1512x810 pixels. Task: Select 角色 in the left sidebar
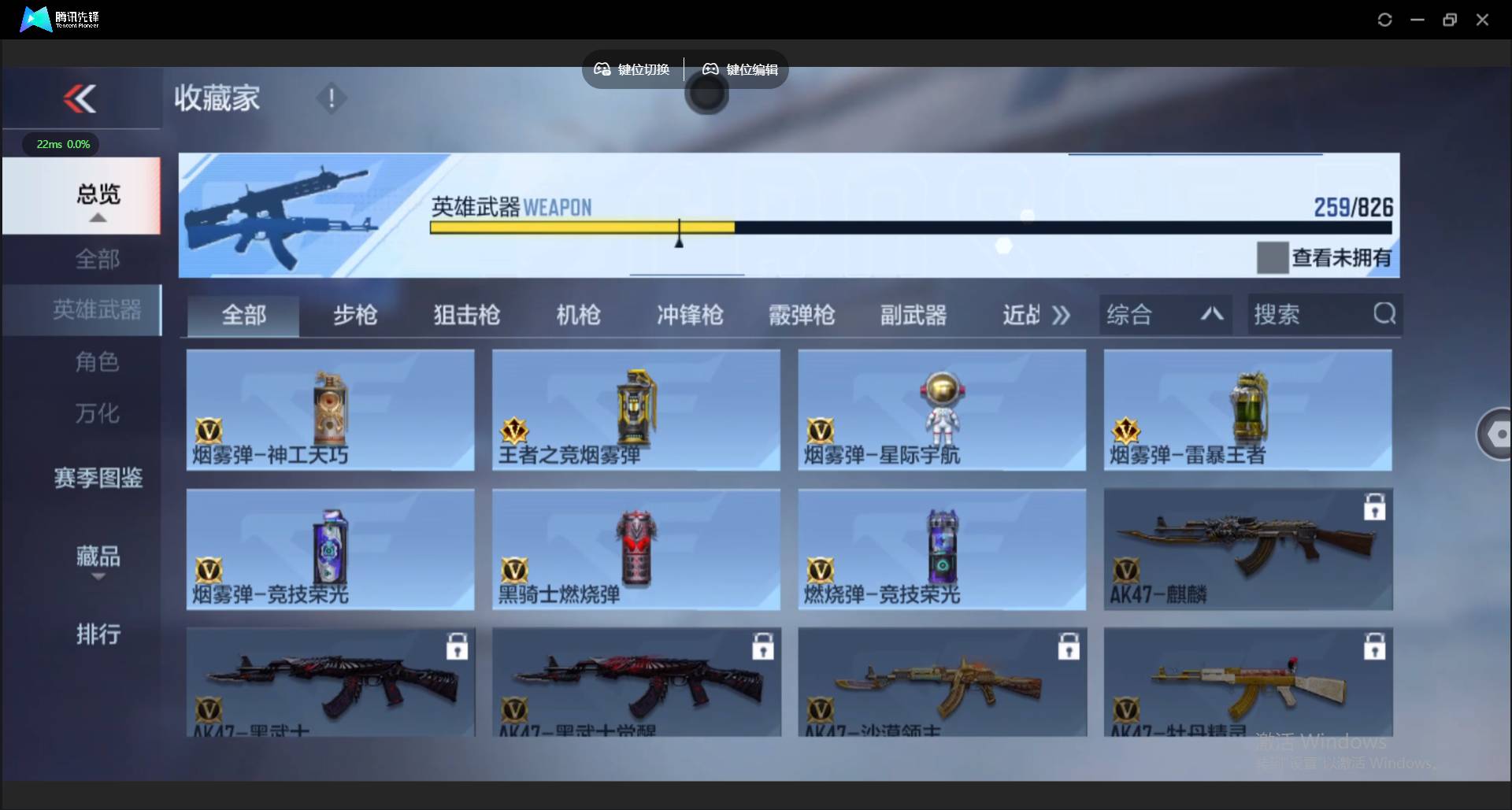click(x=98, y=362)
